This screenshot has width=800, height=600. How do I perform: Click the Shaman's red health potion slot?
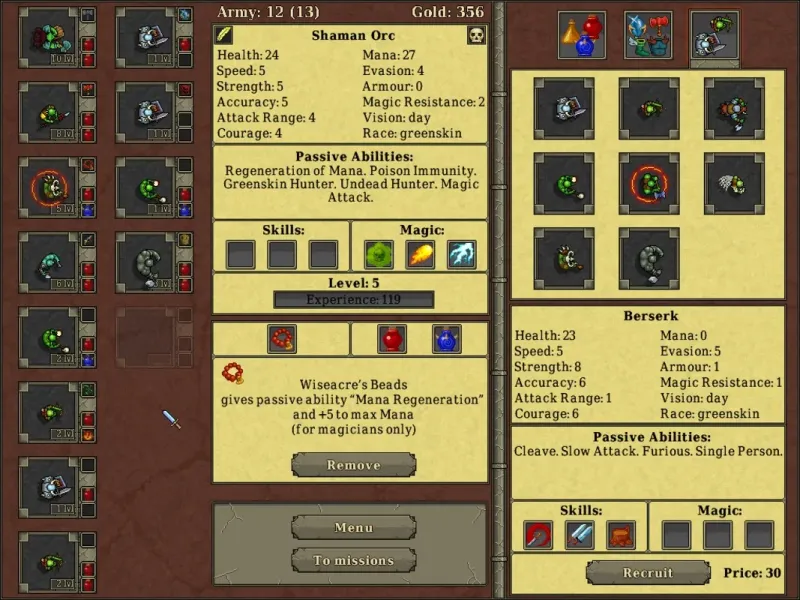click(x=392, y=339)
